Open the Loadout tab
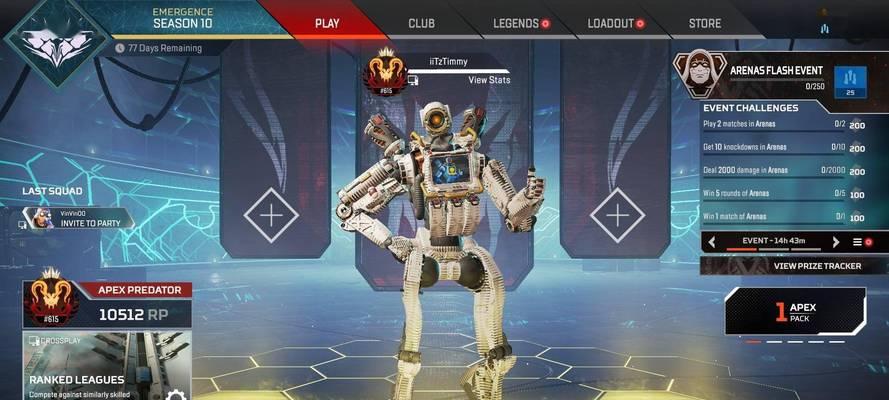Viewport: 889px width, 400px height. pos(610,23)
